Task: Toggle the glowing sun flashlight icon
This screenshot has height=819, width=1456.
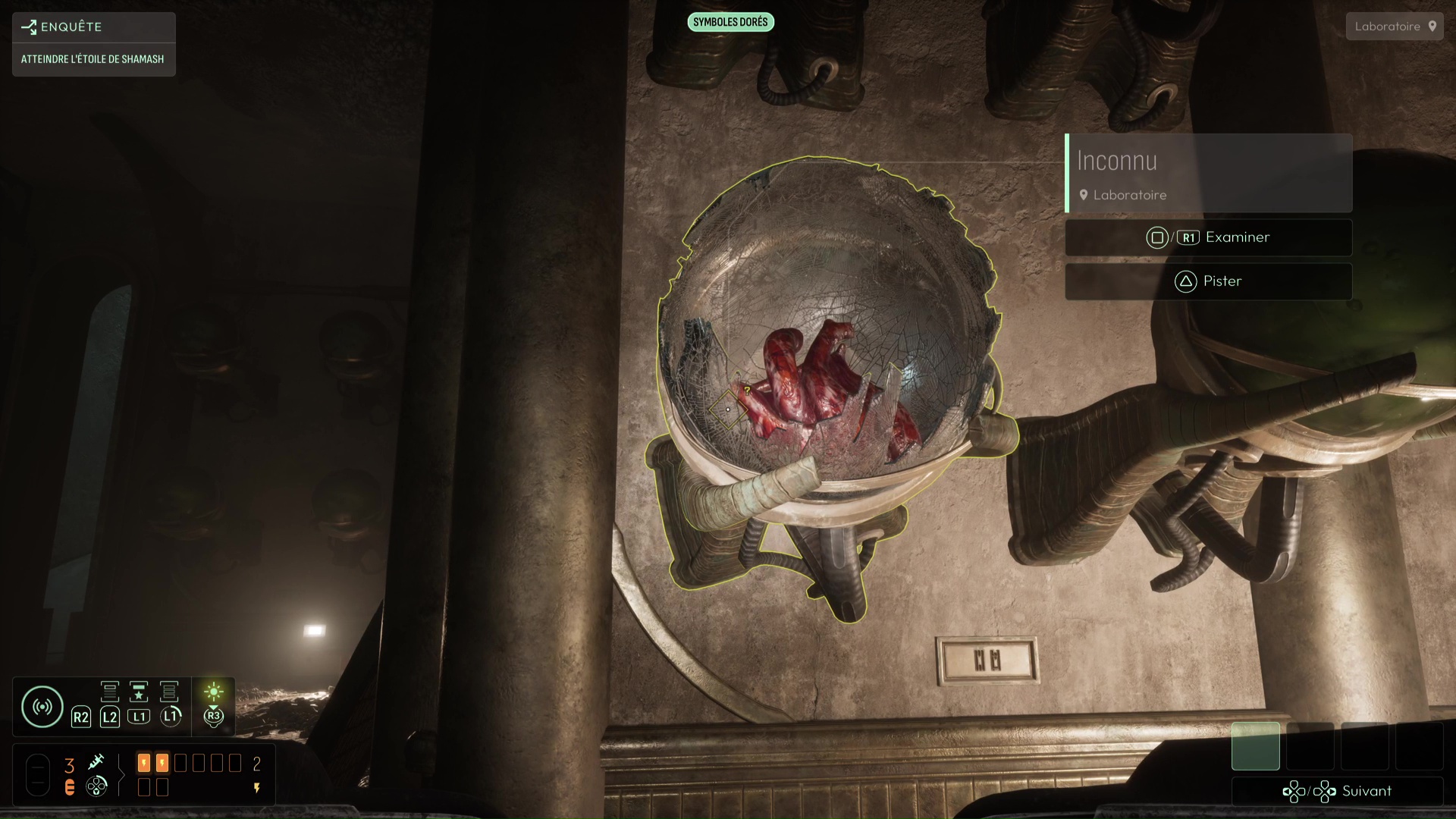Action: [214, 692]
